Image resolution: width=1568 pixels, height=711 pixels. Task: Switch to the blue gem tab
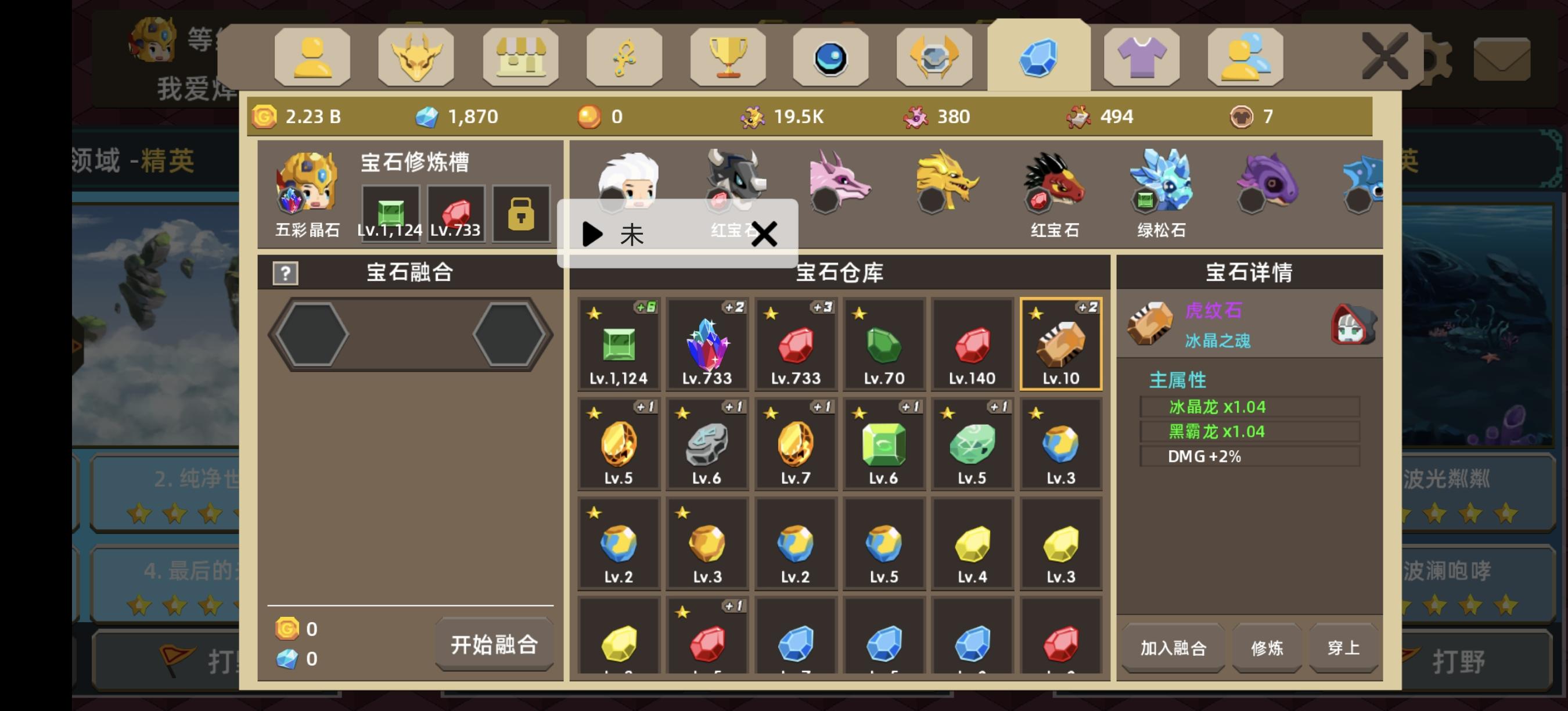tap(1038, 56)
